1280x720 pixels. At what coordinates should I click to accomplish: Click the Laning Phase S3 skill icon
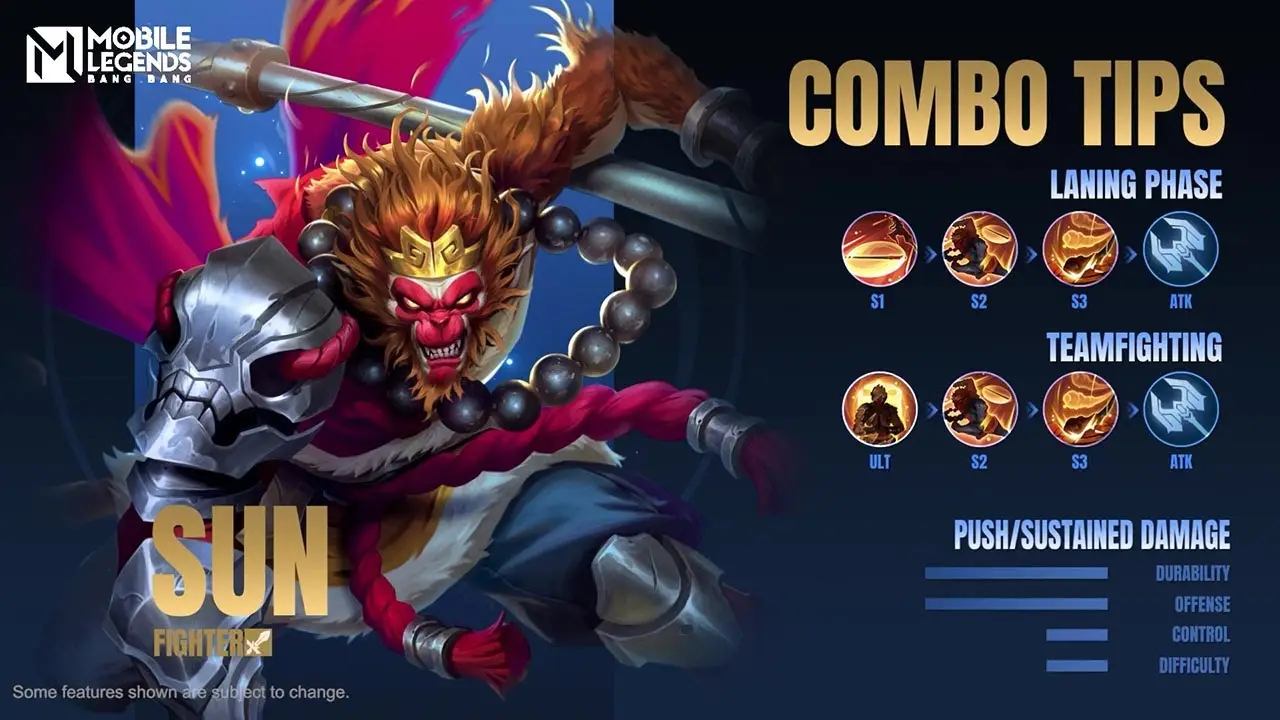(1080, 249)
